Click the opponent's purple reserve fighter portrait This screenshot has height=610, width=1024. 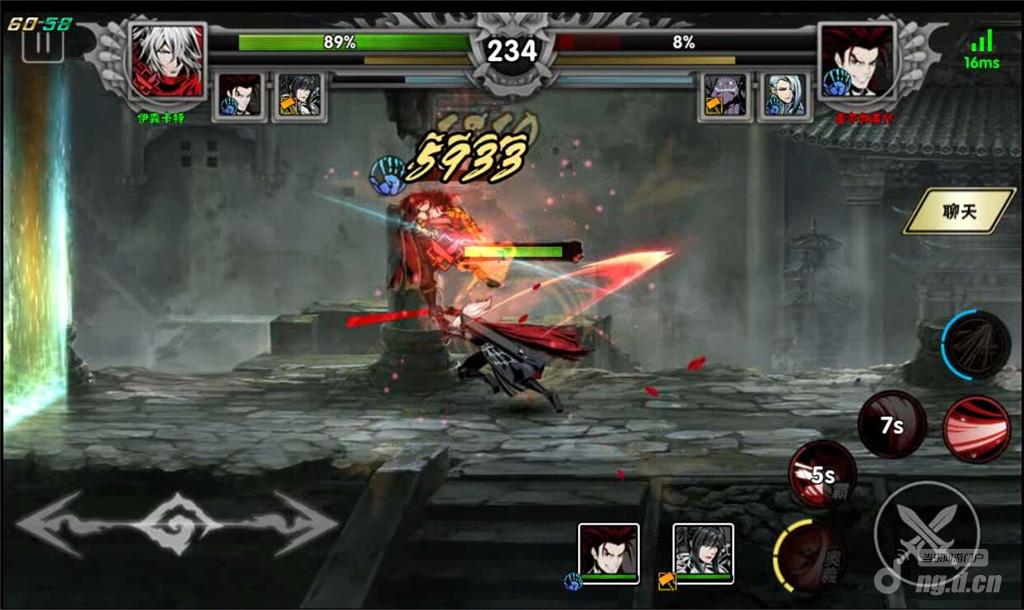point(725,95)
